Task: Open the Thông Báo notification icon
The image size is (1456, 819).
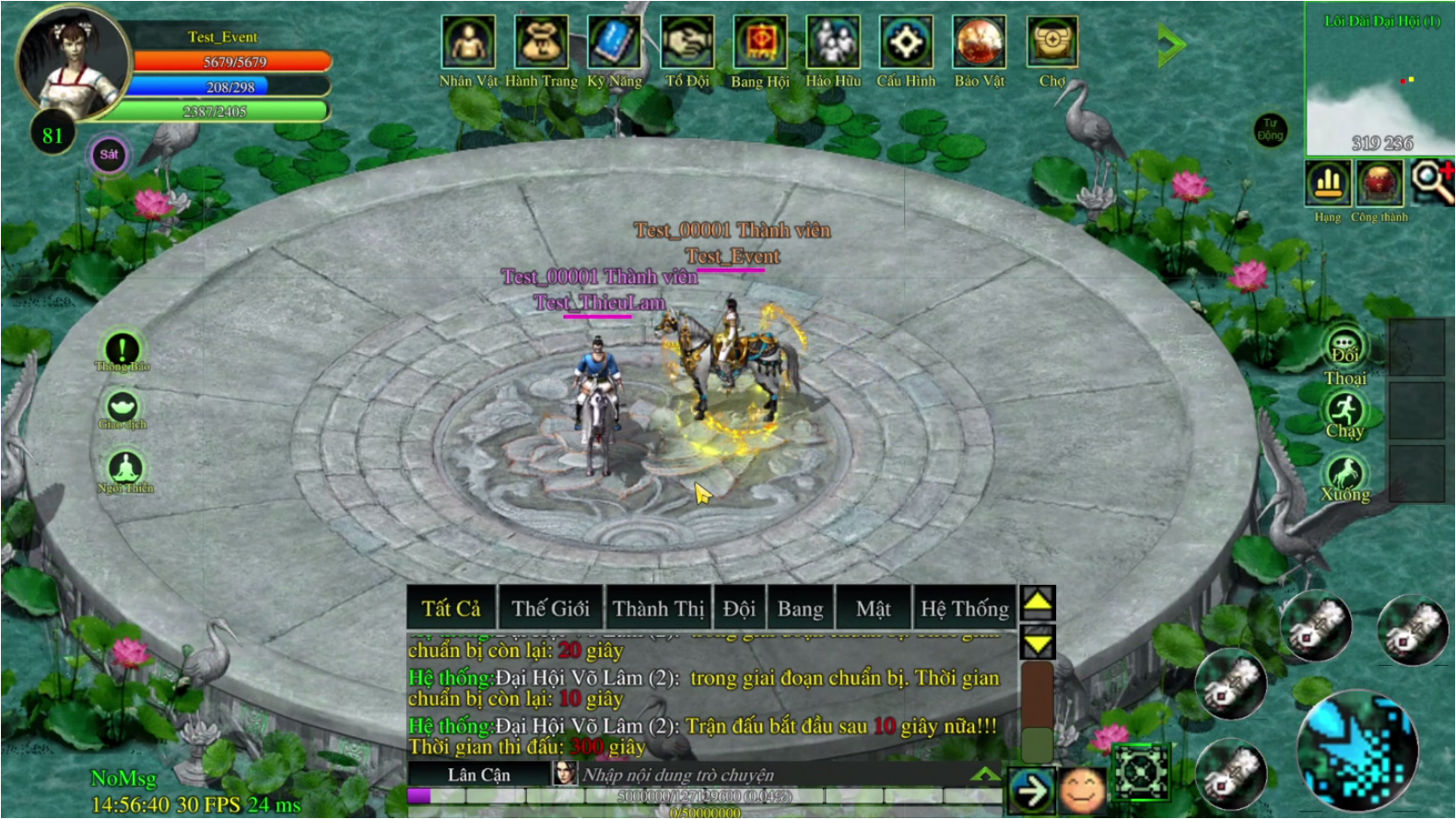Action: [x=122, y=349]
